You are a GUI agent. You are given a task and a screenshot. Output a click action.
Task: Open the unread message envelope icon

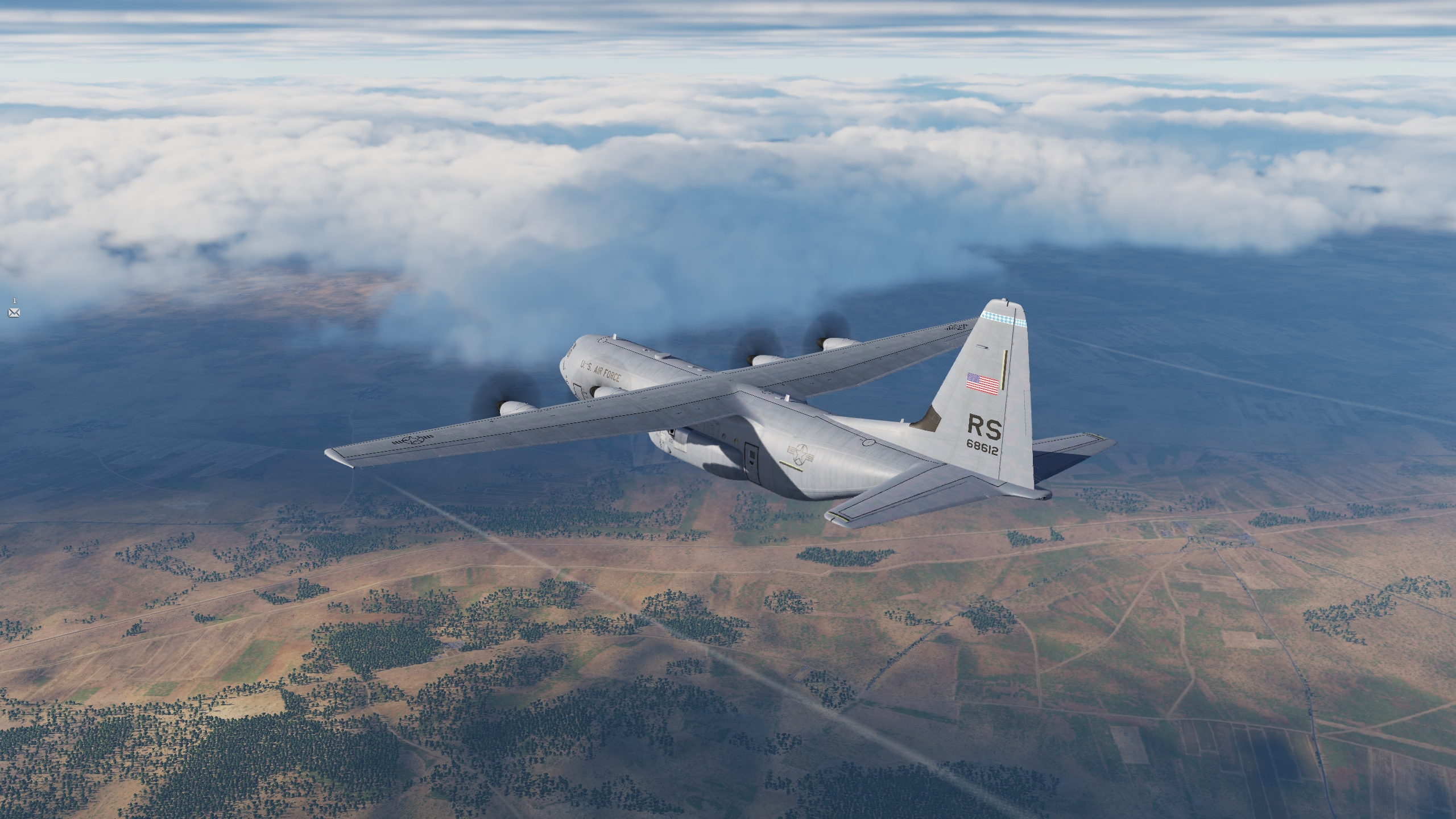pyautogui.click(x=14, y=312)
